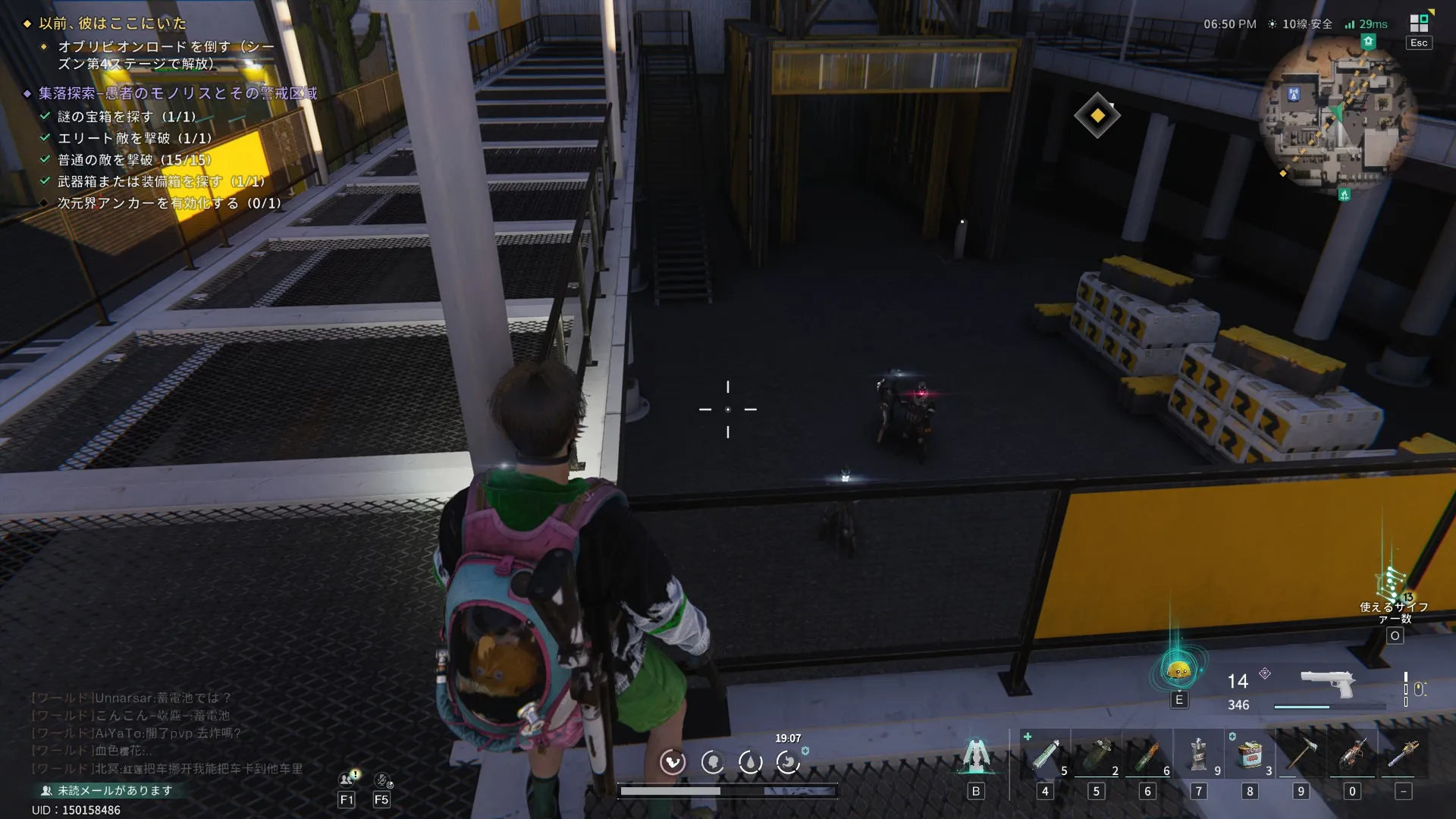Select the settlement exploration quest title
The image size is (1456, 819).
(x=178, y=93)
